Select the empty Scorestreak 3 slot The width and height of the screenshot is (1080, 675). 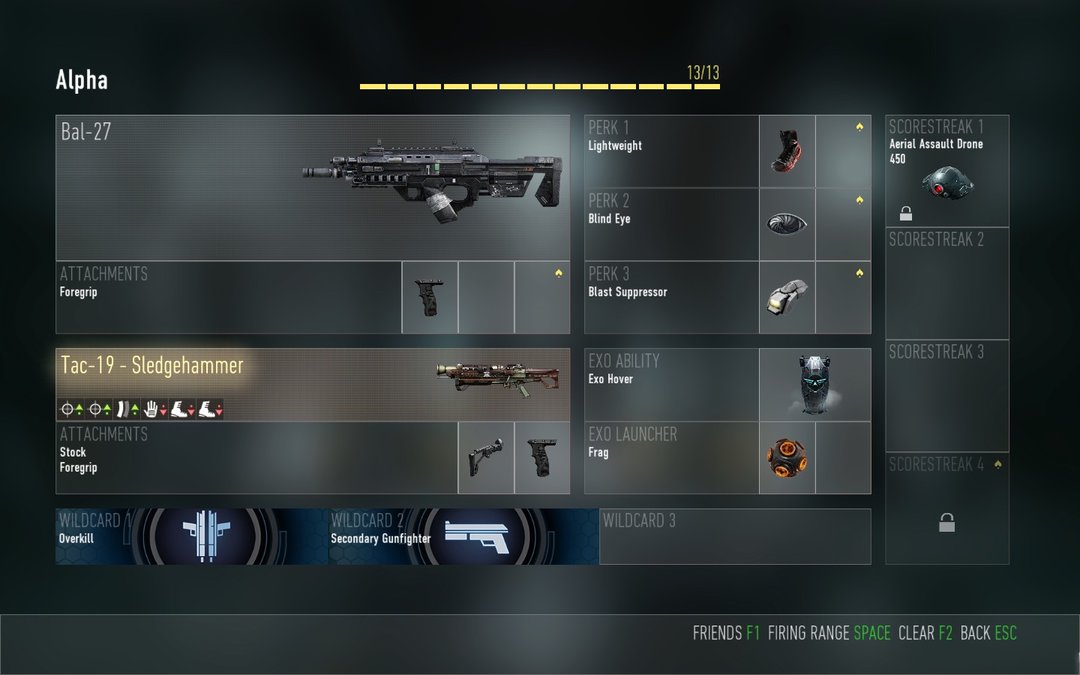coord(947,395)
